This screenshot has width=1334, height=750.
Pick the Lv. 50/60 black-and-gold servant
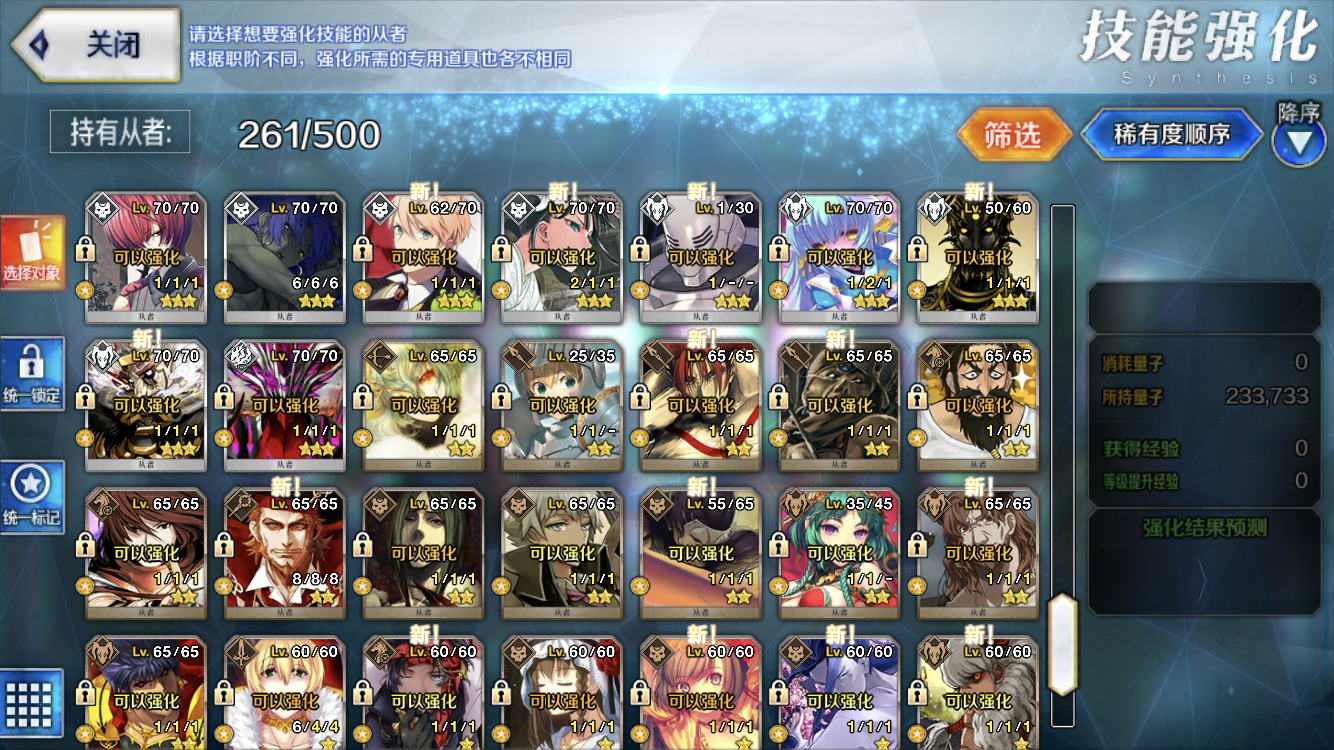977,258
